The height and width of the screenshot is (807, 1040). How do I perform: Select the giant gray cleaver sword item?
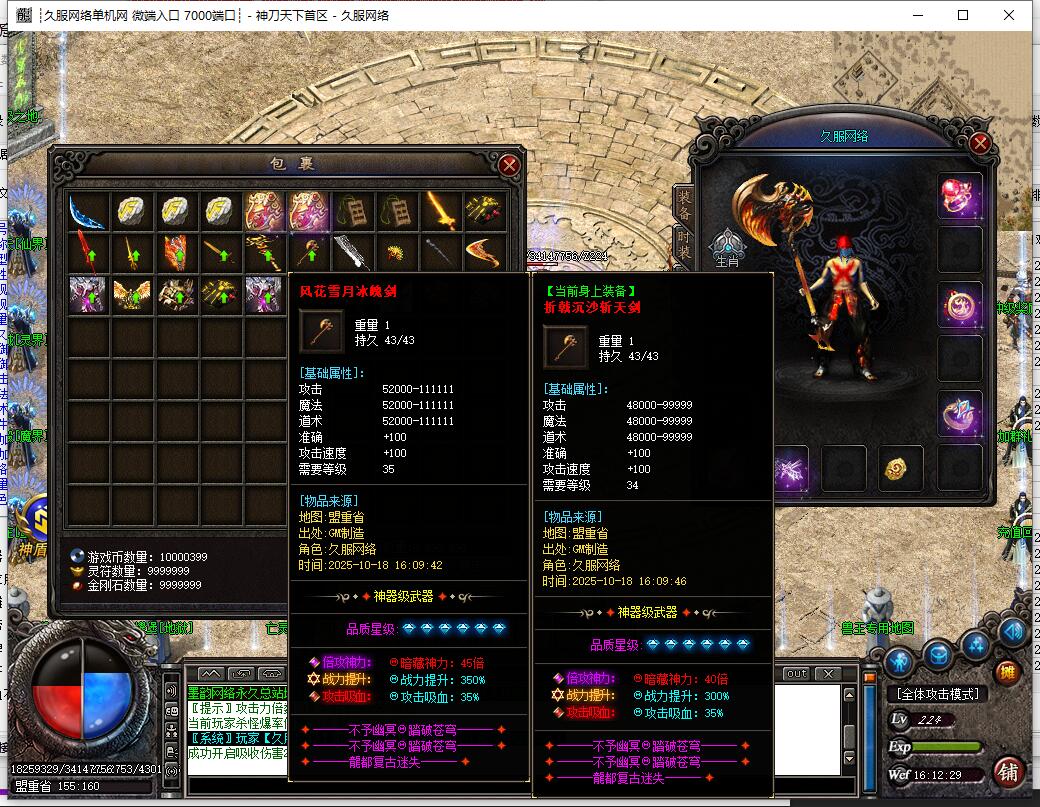pyautogui.click(x=353, y=252)
